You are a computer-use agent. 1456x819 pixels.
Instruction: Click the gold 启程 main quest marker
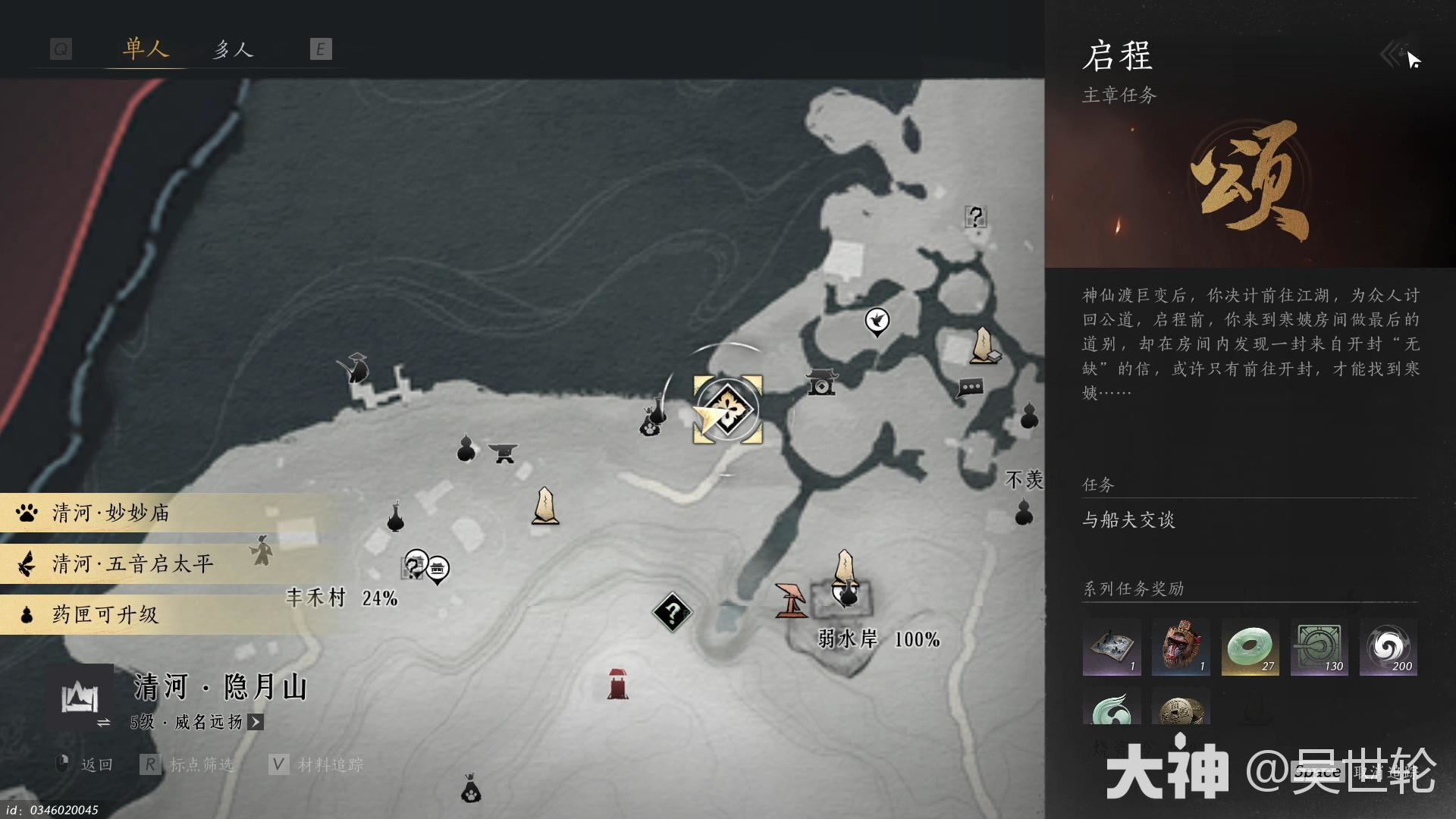point(726,408)
